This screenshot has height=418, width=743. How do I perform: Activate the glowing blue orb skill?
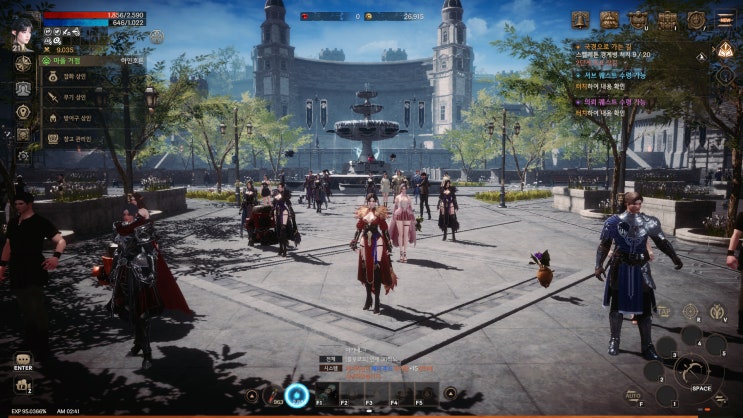click(x=297, y=395)
